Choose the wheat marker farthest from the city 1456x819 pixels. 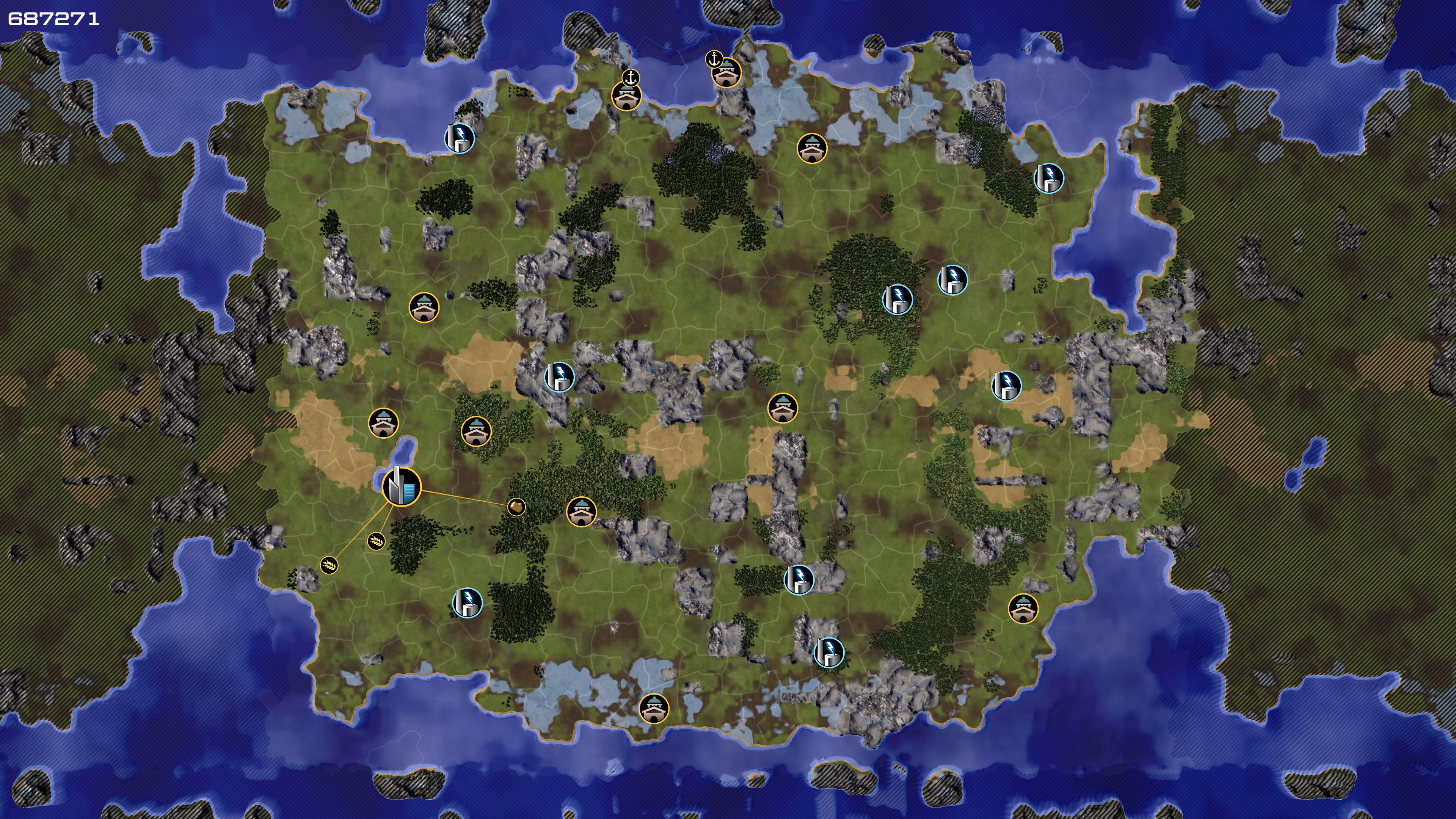tap(329, 565)
